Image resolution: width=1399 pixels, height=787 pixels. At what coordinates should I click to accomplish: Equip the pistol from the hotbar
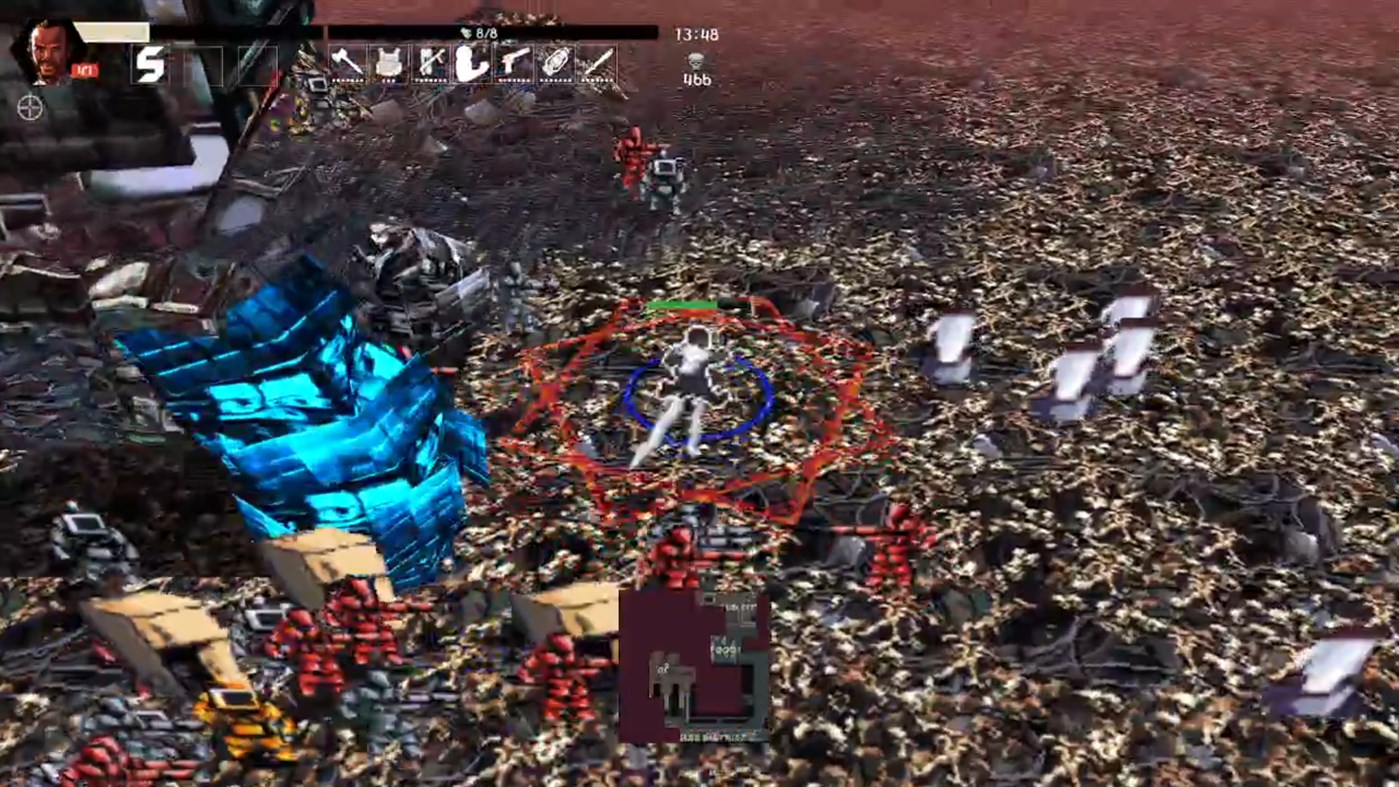pyautogui.click(x=513, y=65)
